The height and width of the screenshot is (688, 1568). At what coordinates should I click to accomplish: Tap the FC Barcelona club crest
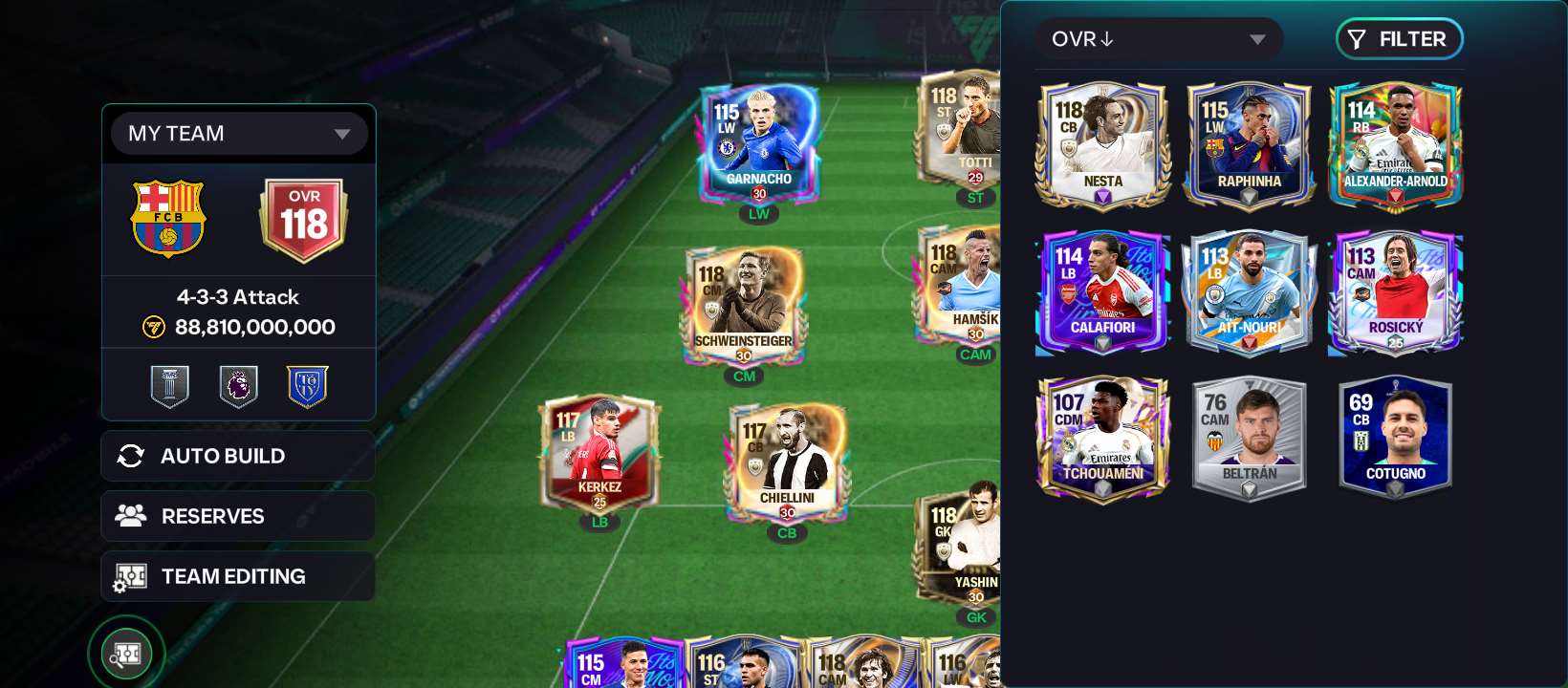coord(168,218)
